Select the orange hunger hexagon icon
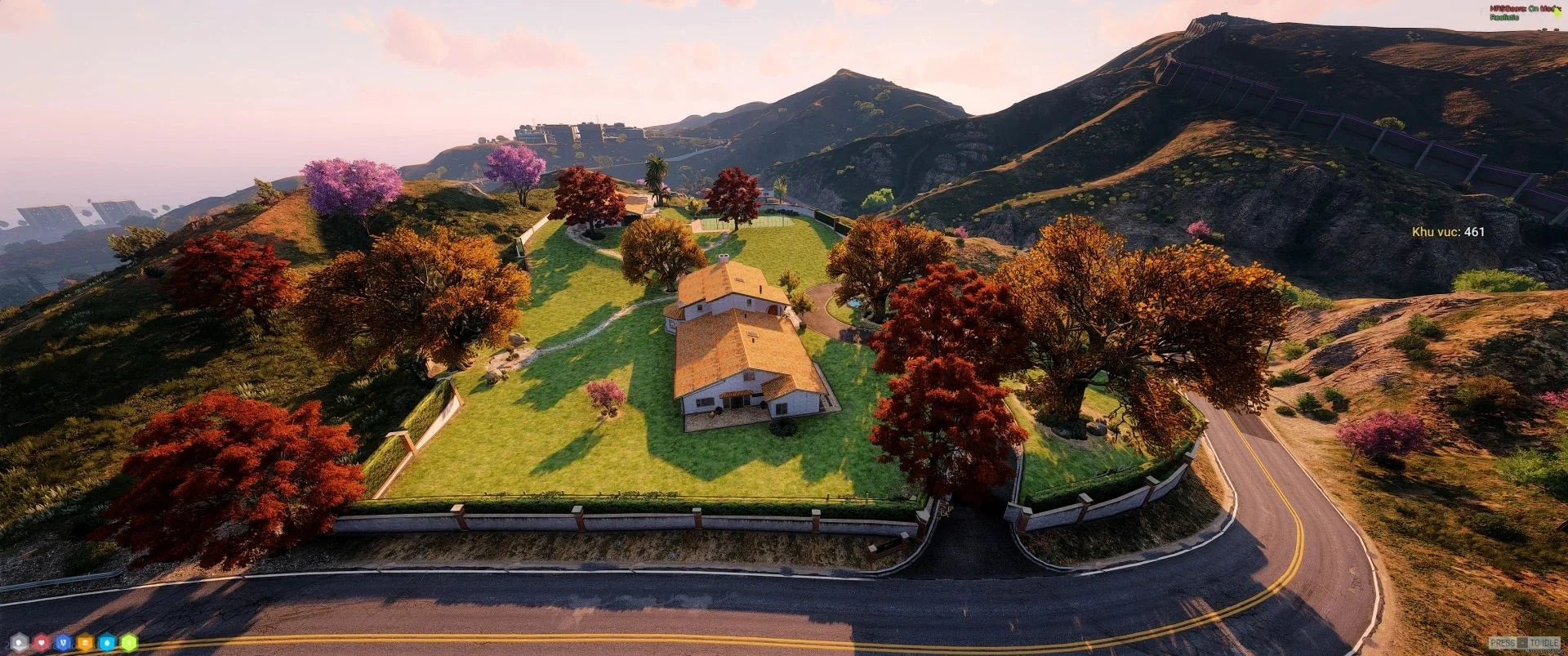The height and width of the screenshot is (656, 1568). click(86, 642)
